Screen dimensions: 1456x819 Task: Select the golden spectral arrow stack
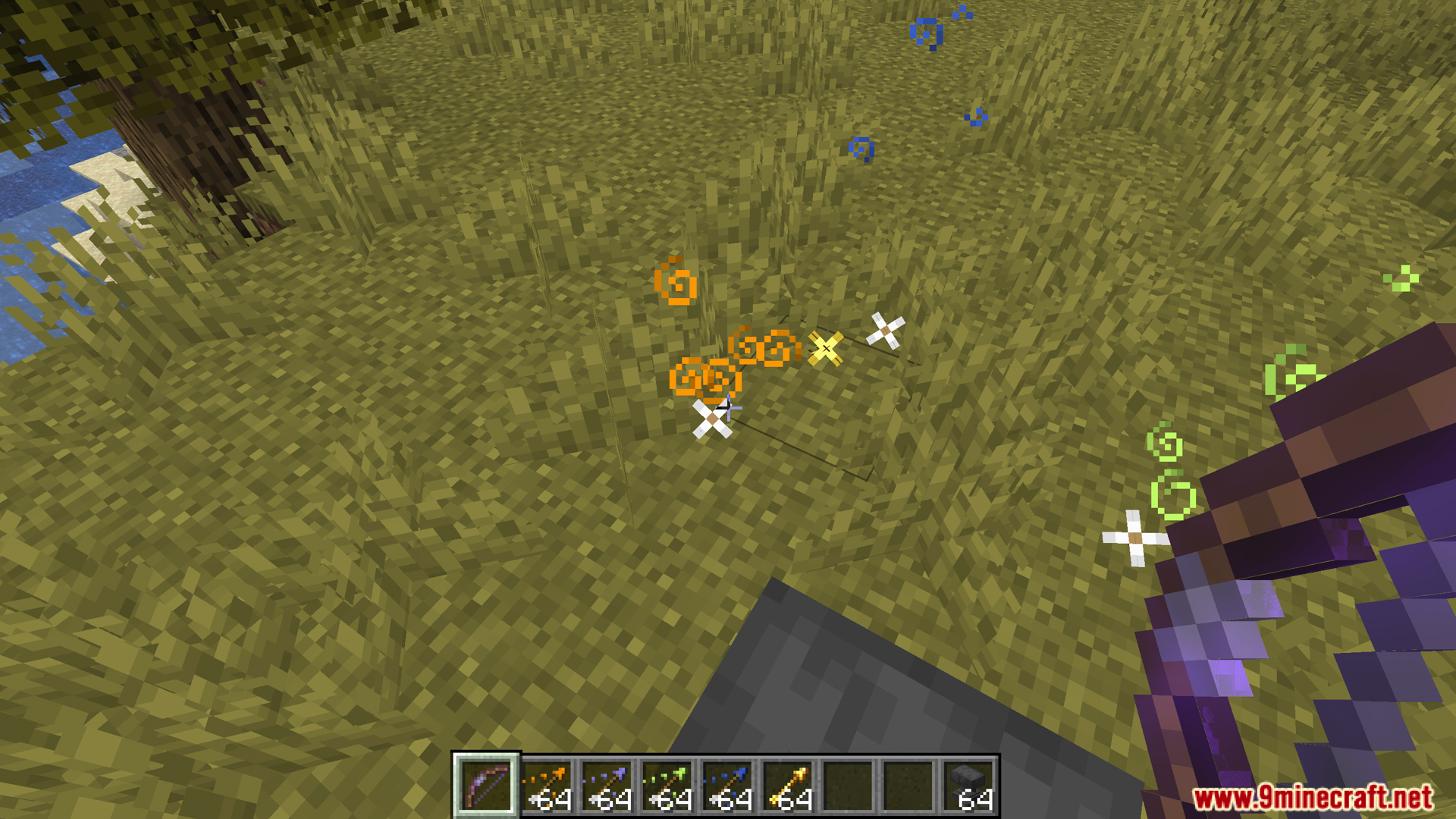coord(789,787)
